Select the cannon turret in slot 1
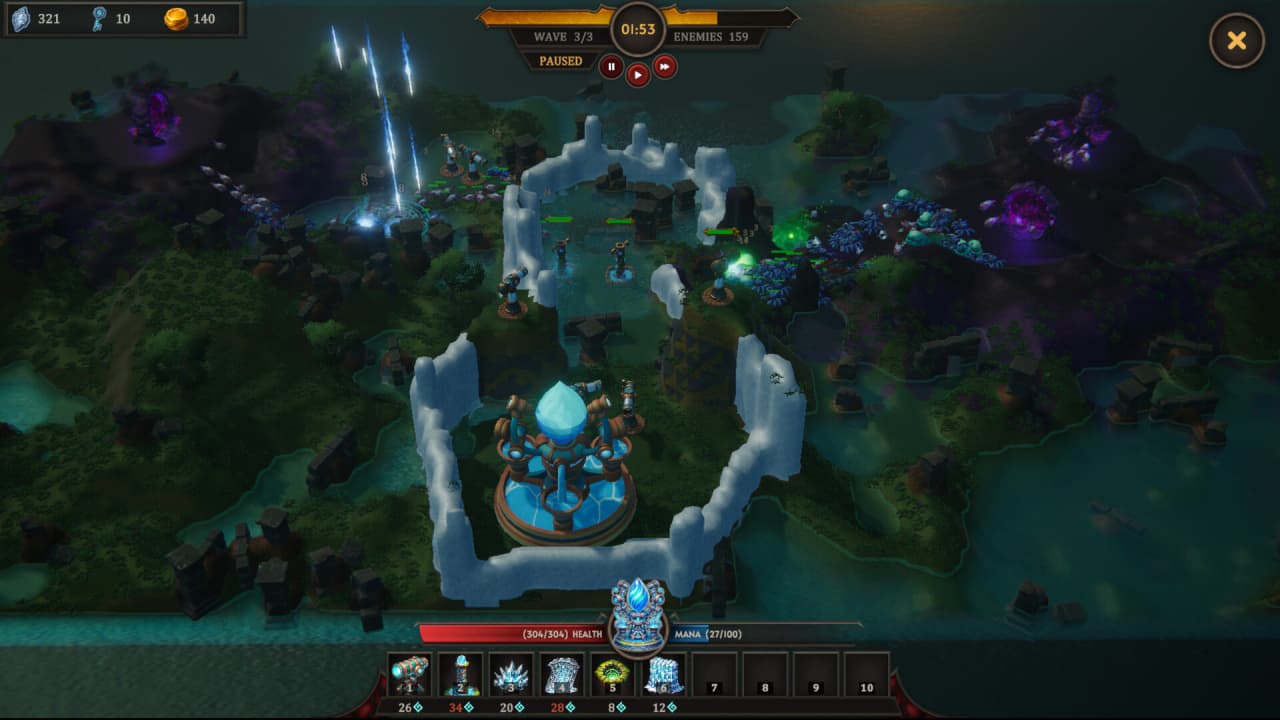Screen dimensions: 1280x720 (410, 674)
